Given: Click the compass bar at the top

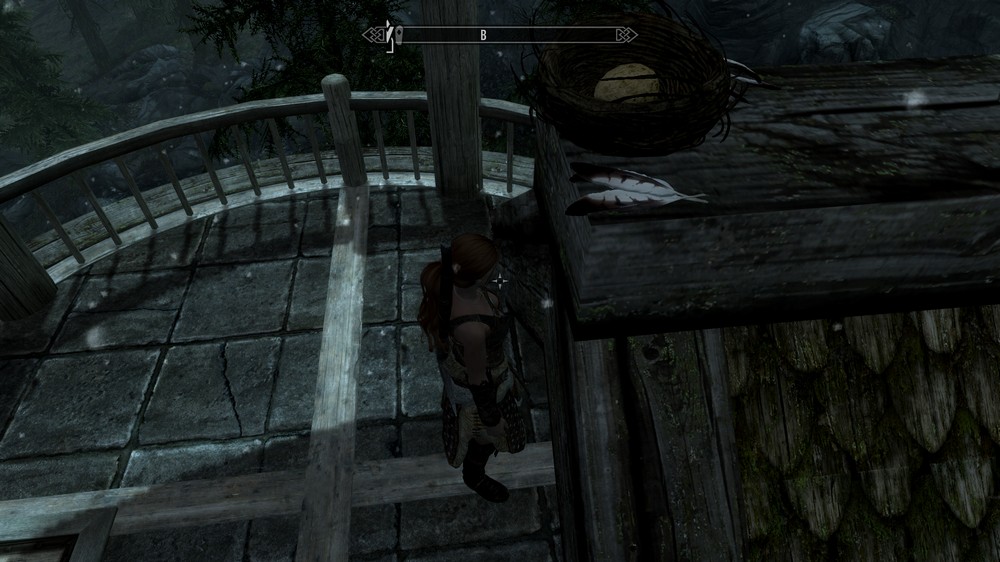Looking at the screenshot, I should pyautogui.click(x=500, y=35).
